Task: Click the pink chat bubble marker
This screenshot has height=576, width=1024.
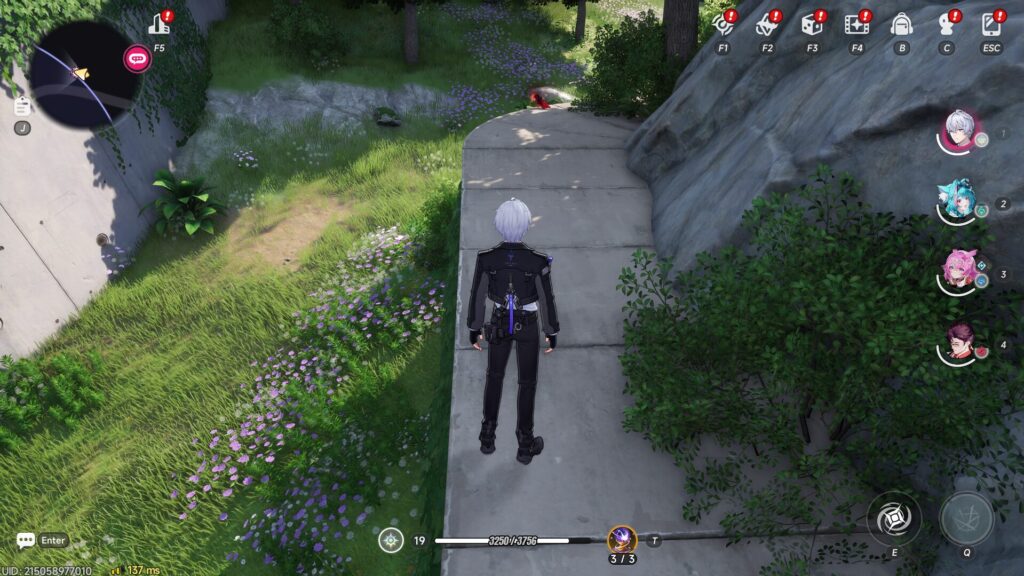Action: tap(137, 59)
